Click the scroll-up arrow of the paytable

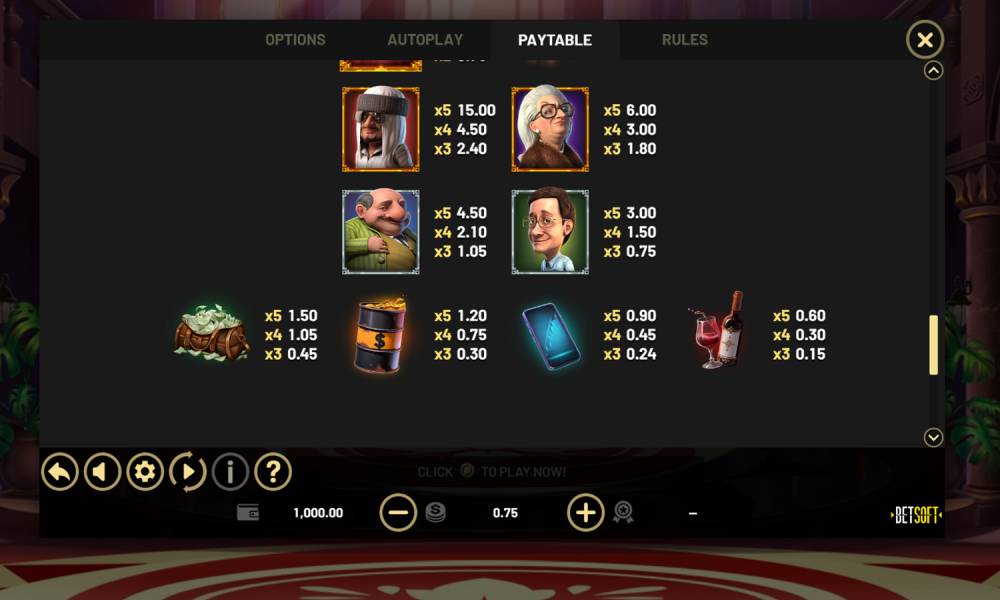[x=934, y=71]
